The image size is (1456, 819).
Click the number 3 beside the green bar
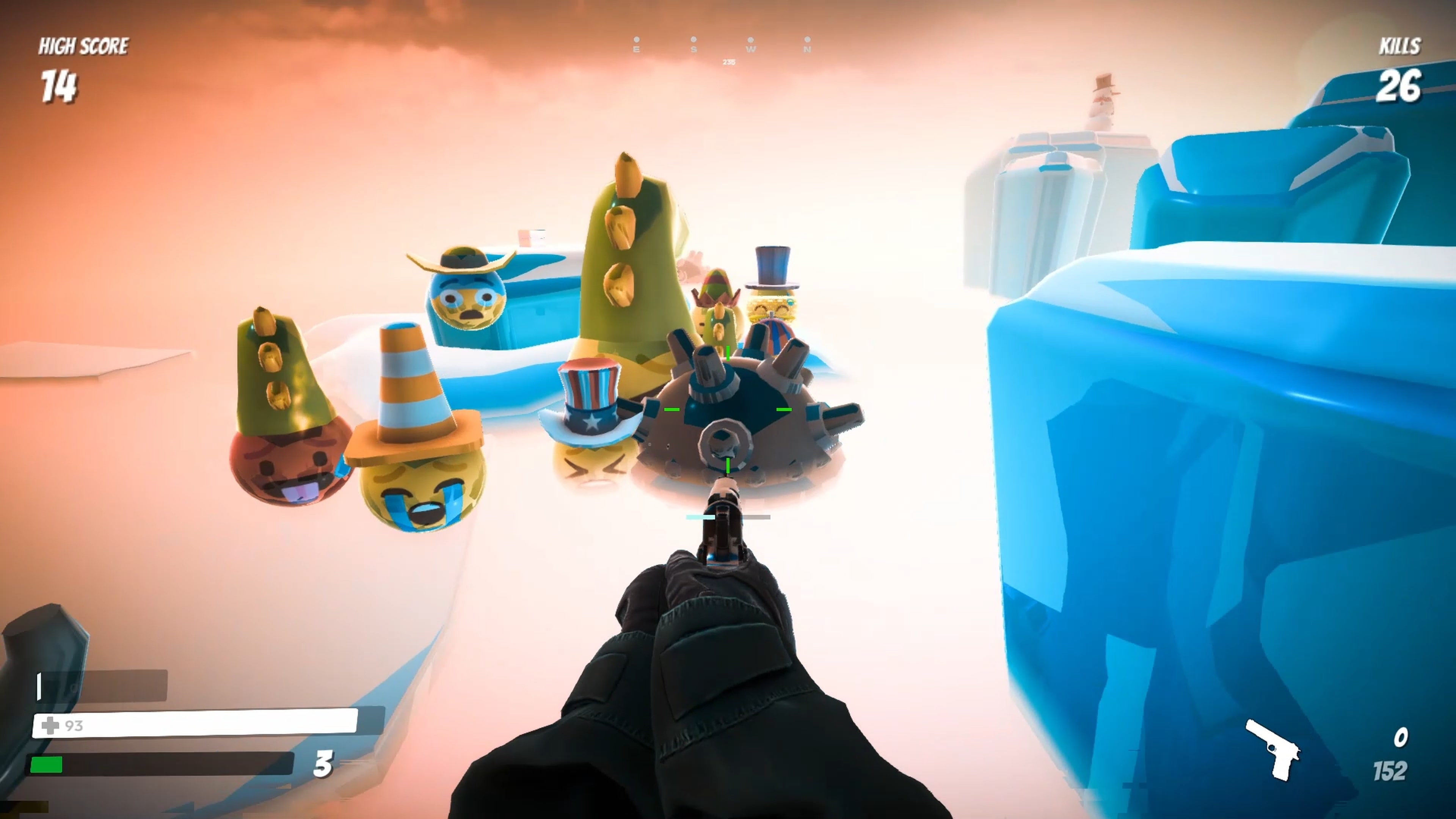click(323, 763)
